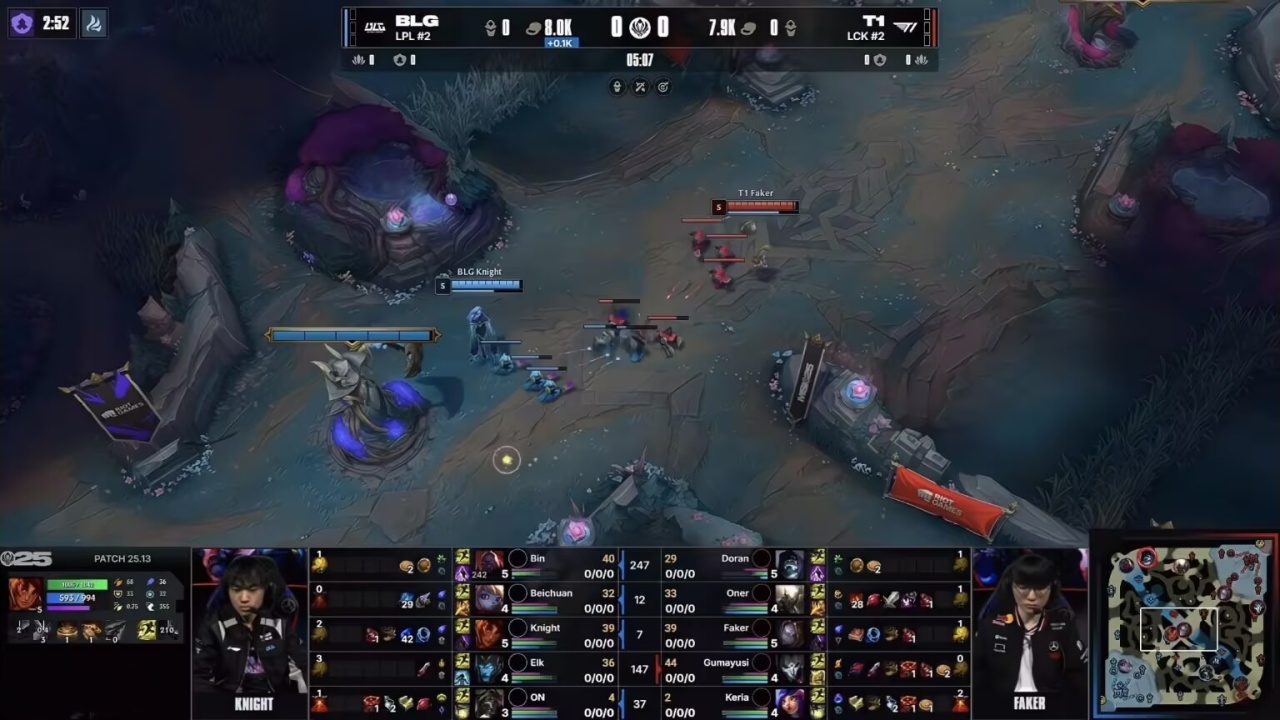Viewport: 1280px width, 720px height.
Task: Choose Oner's champion portrait
Action: pyautogui.click(x=790, y=599)
